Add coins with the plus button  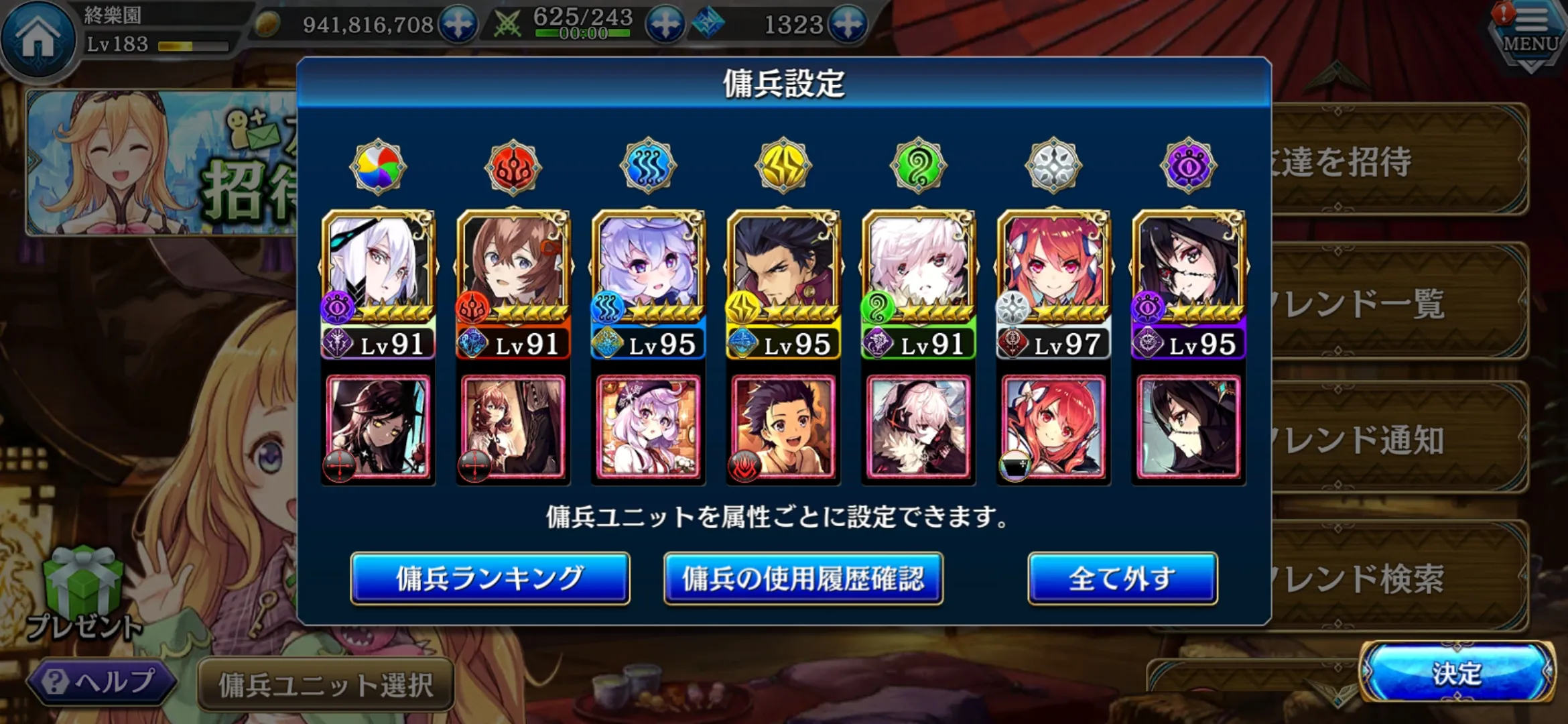coord(458,25)
